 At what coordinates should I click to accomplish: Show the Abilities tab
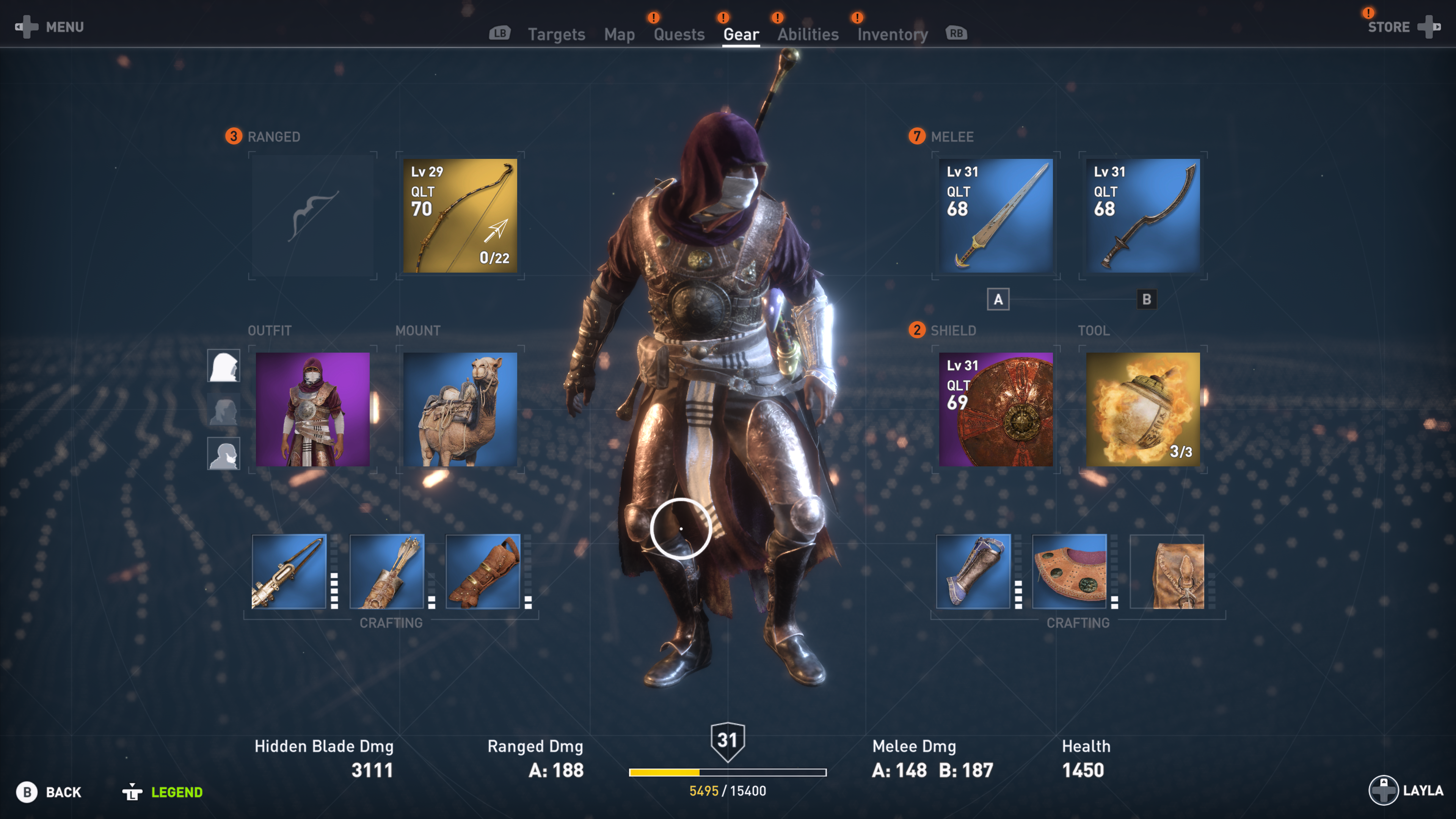click(x=808, y=35)
